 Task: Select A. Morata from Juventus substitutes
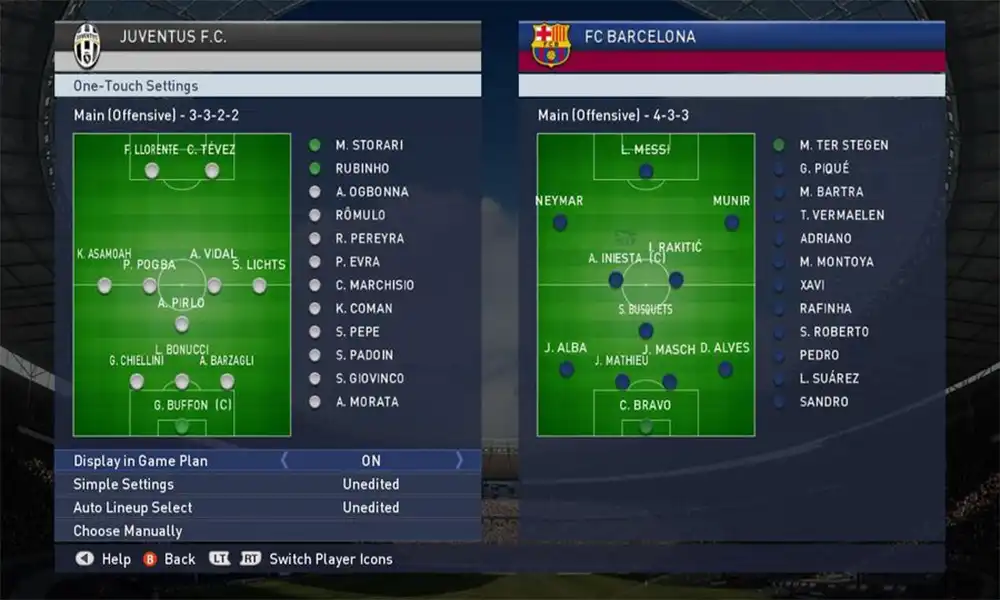[366, 402]
